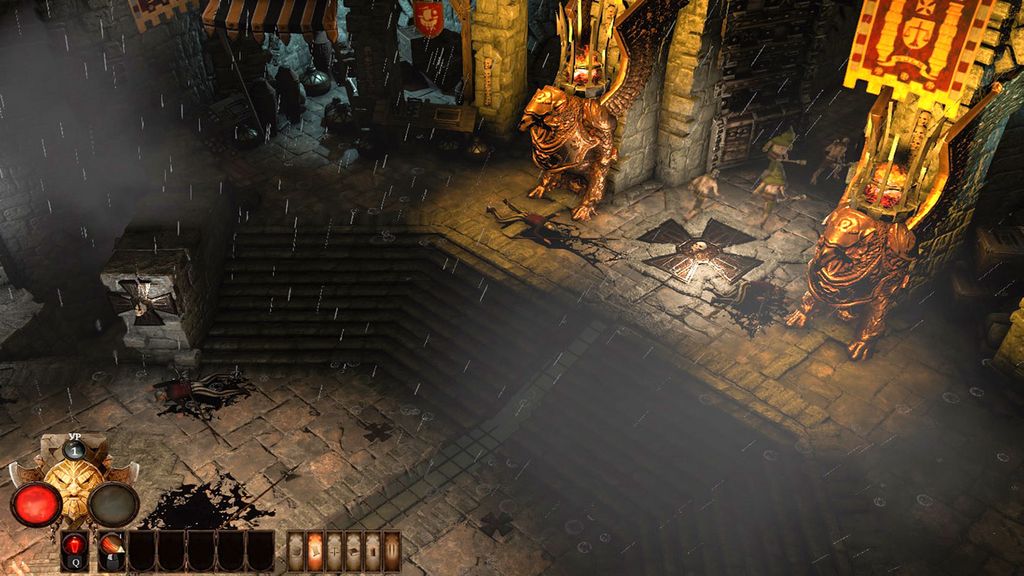Activate the orange slash attack skill
The image size is (1024, 576).
pyautogui.click(x=111, y=548)
